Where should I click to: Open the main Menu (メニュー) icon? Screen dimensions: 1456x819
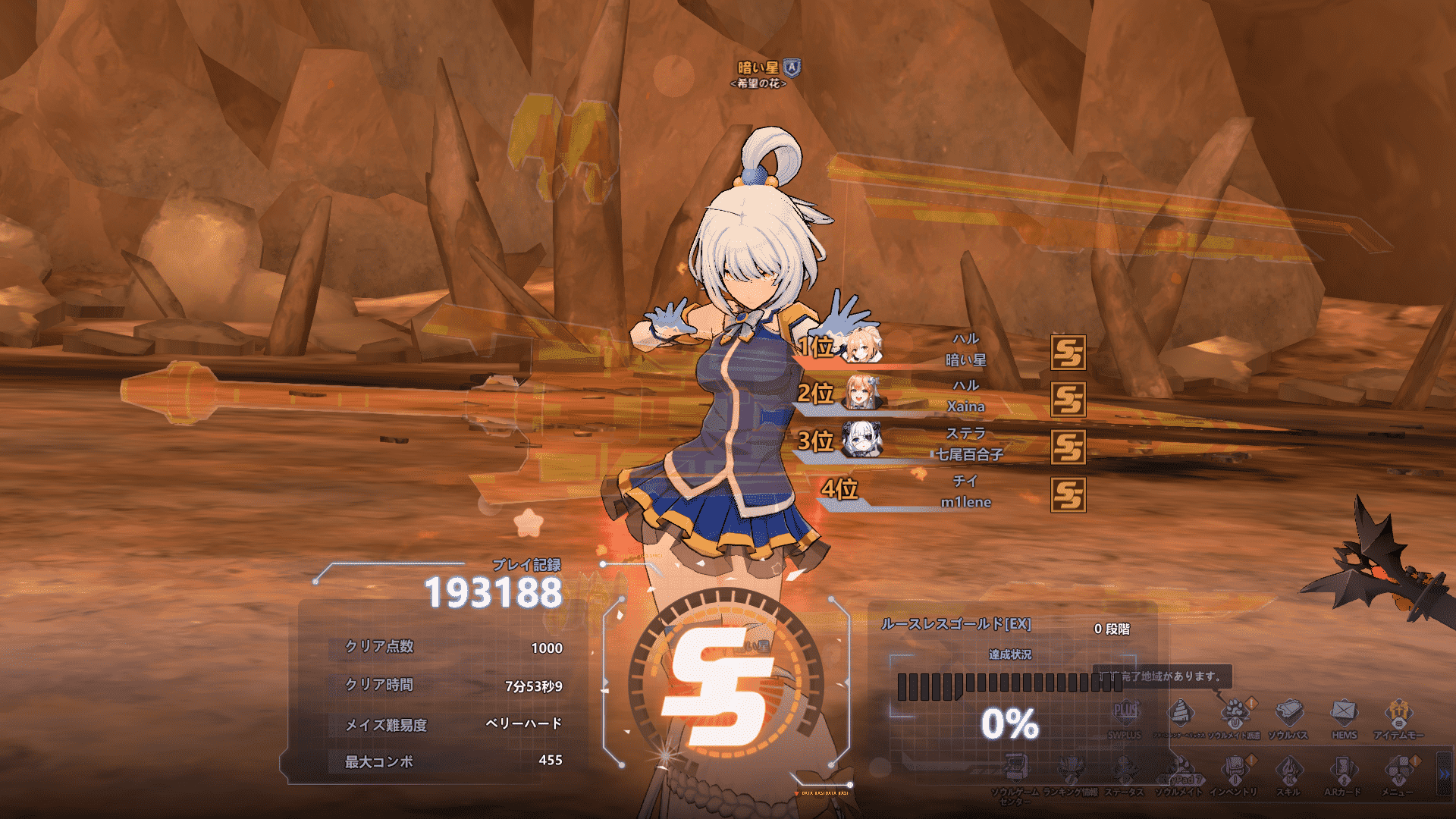1398,770
